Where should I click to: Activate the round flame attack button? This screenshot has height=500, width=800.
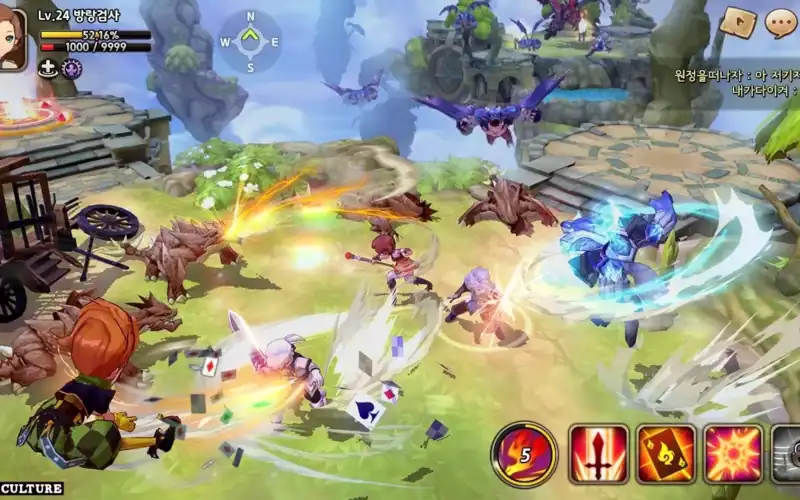[523, 455]
